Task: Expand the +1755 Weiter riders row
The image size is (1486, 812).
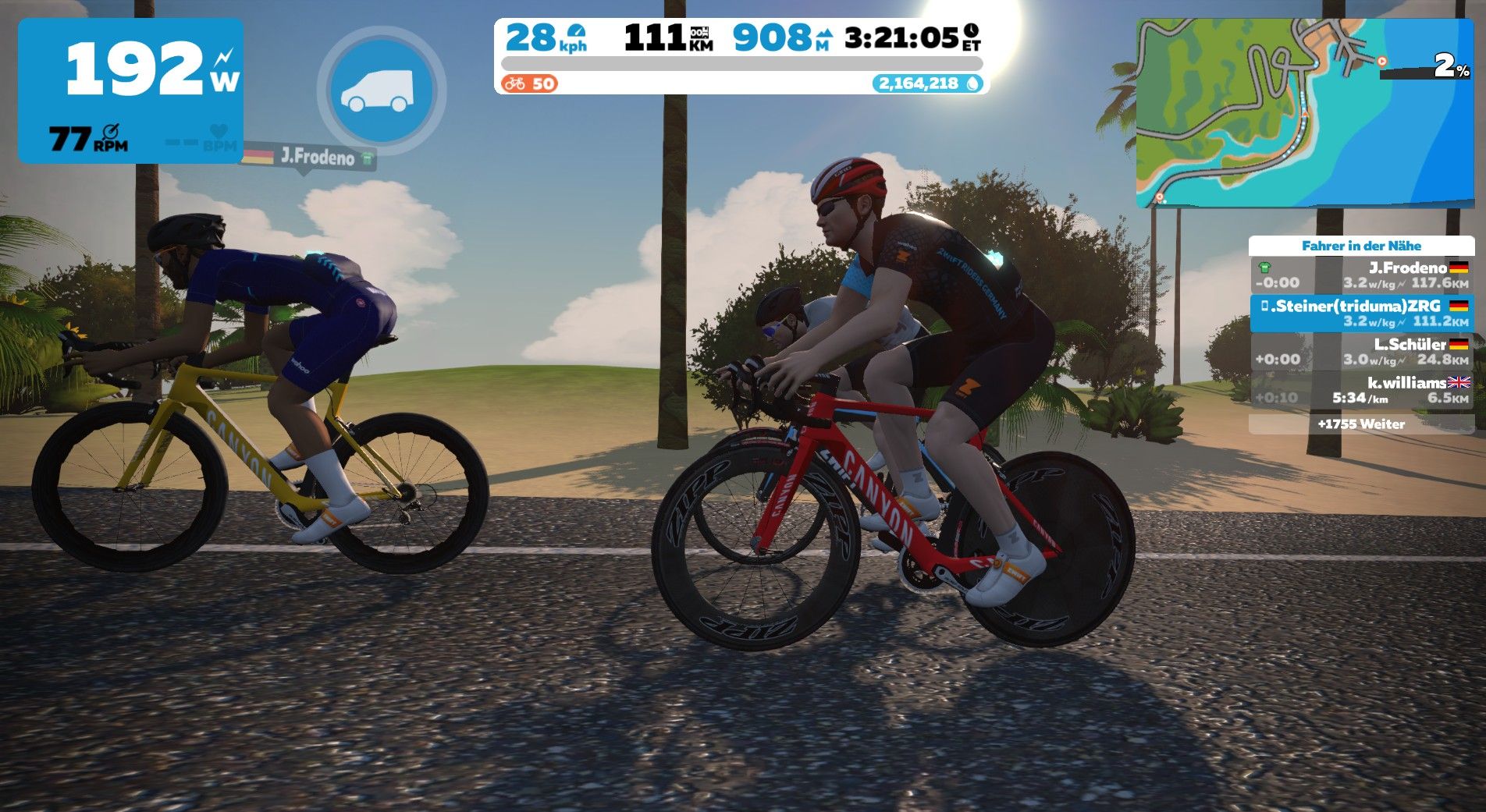Action: coord(1361,424)
